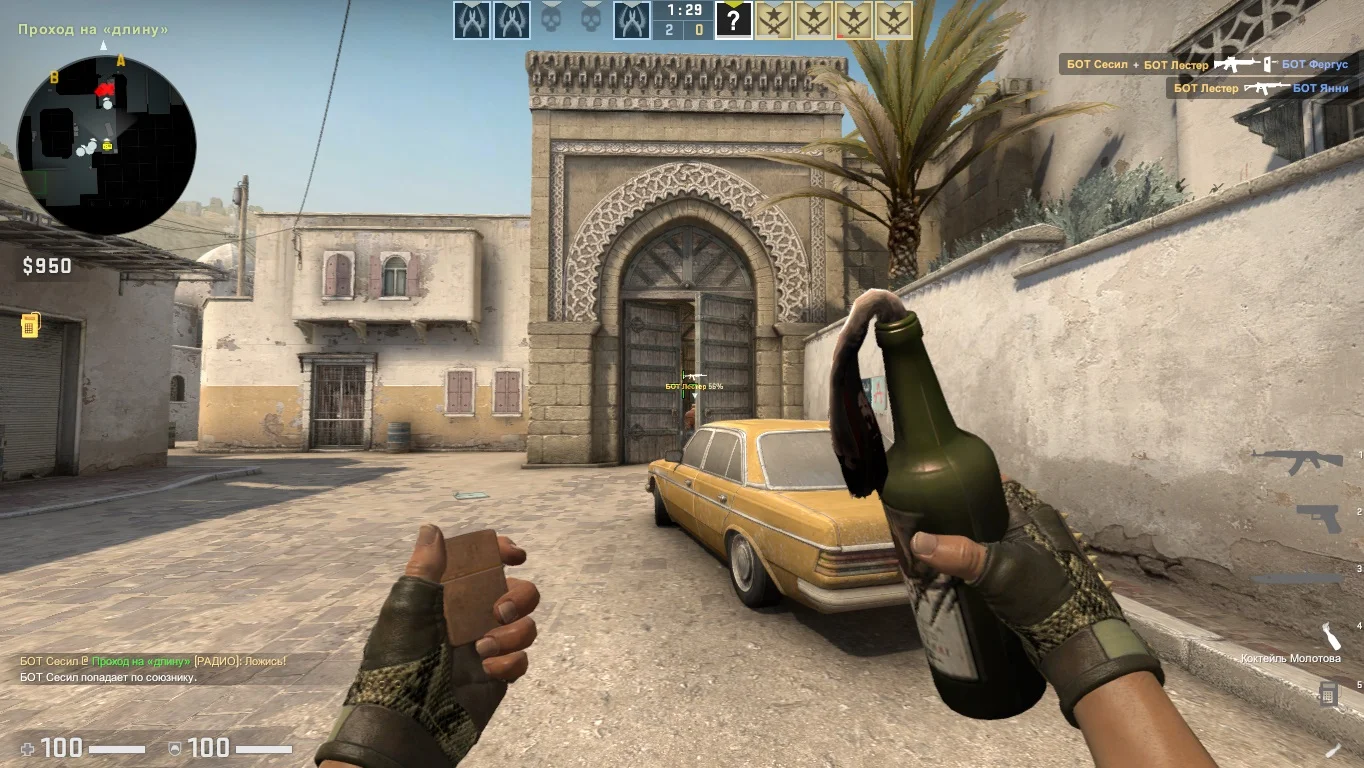Select the Molotov cocktail grenade slot
The height and width of the screenshot is (768, 1364).
[1329, 637]
